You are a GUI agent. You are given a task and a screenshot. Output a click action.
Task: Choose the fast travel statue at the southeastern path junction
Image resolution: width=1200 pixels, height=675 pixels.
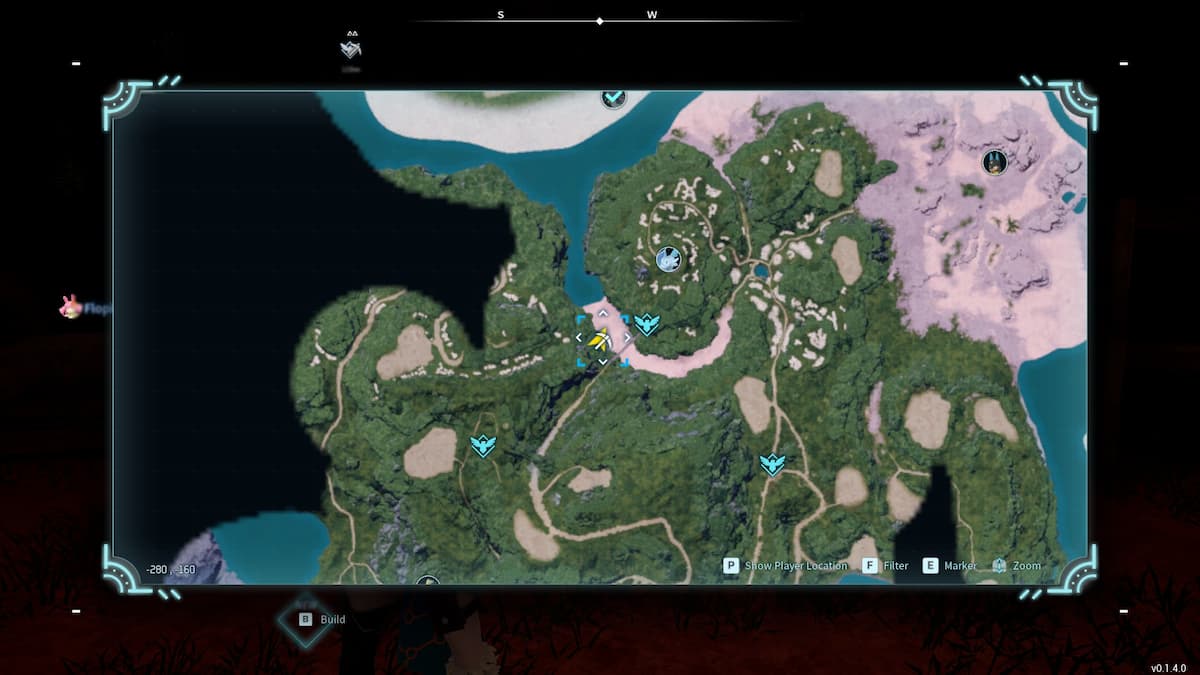tap(771, 464)
